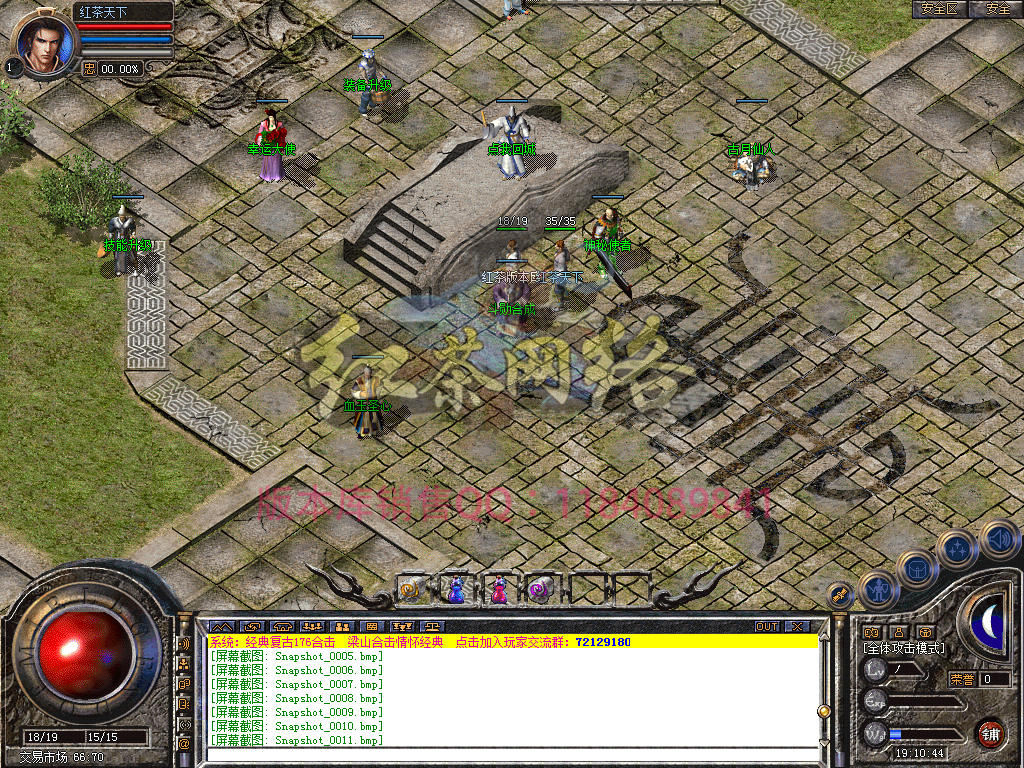Click the hero portrait at top left
1024x768 pixels.
(x=43, y=42)
